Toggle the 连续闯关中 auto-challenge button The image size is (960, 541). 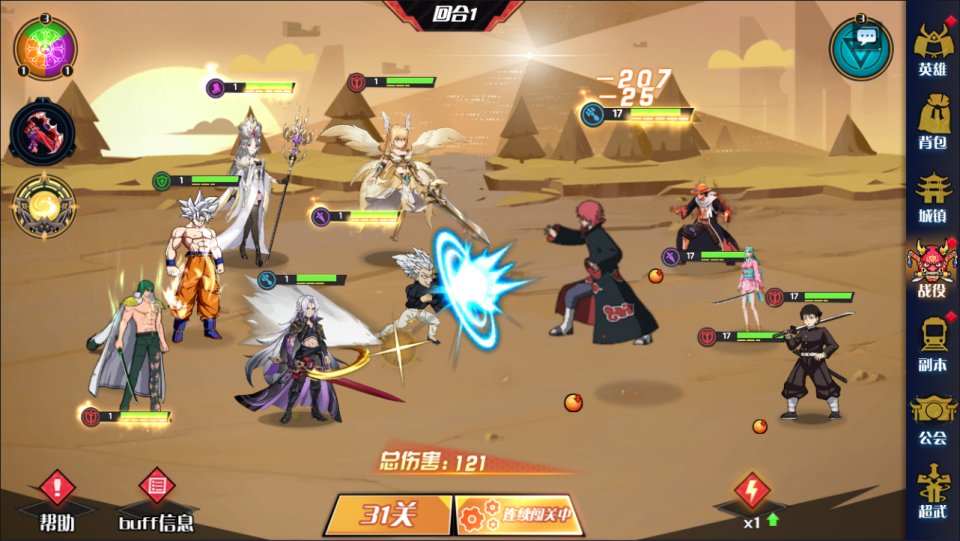pyautogui.click(x=519, y=515)
